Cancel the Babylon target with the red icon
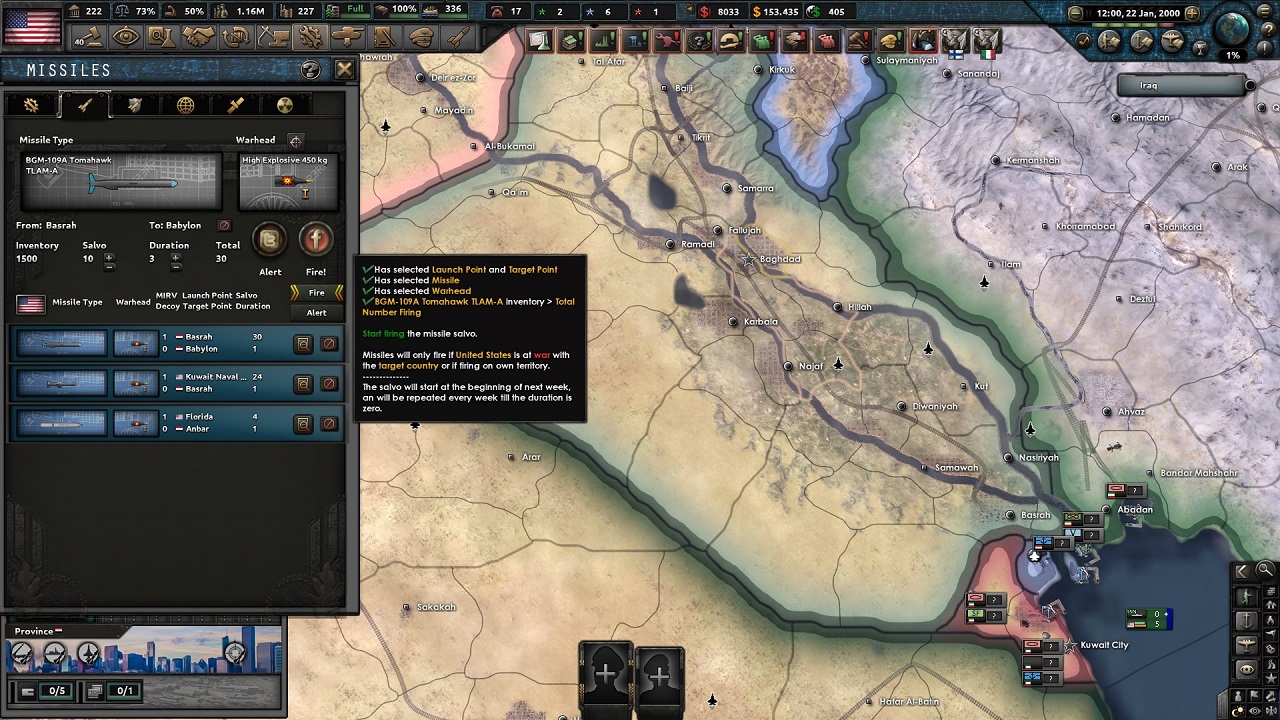This screenshot has width=1280, height=720. 224,225
